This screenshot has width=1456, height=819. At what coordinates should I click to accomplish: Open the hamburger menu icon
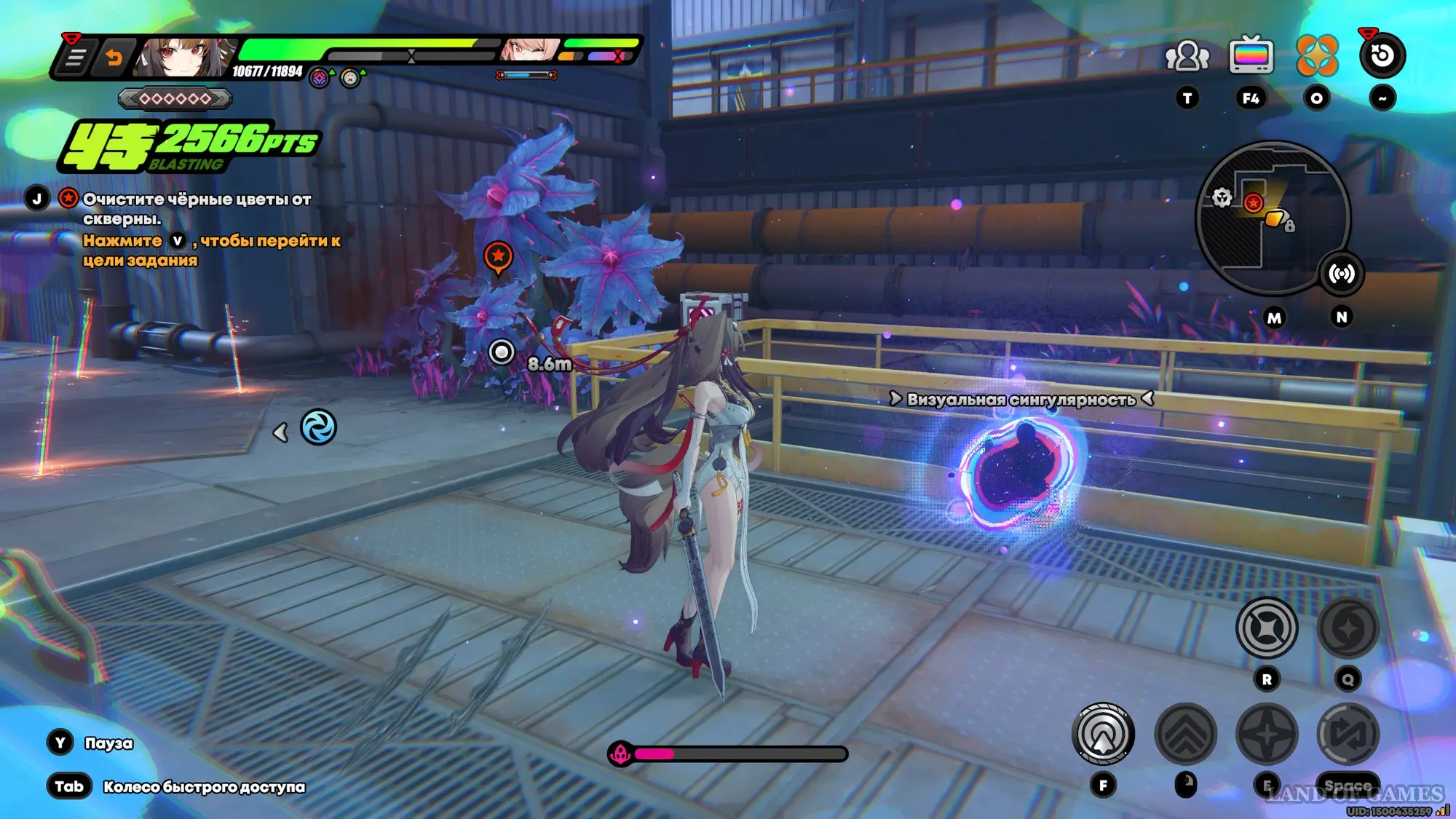75,58
